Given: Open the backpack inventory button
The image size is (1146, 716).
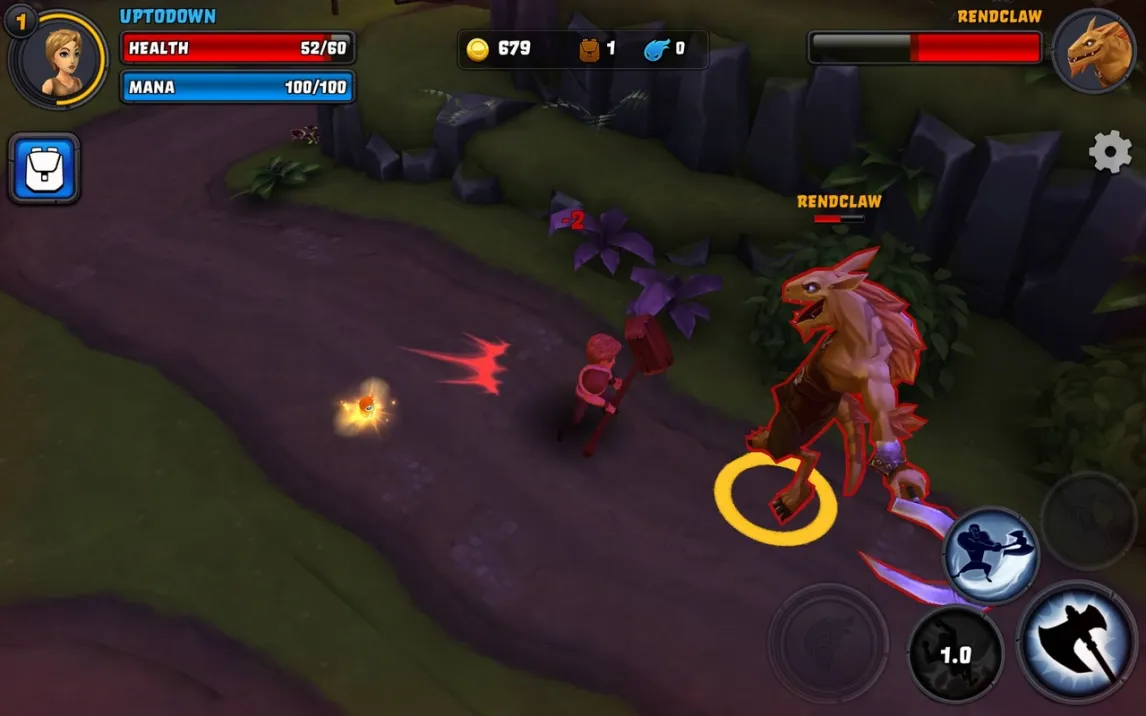Looking at the screenshot, I should 44,168.
